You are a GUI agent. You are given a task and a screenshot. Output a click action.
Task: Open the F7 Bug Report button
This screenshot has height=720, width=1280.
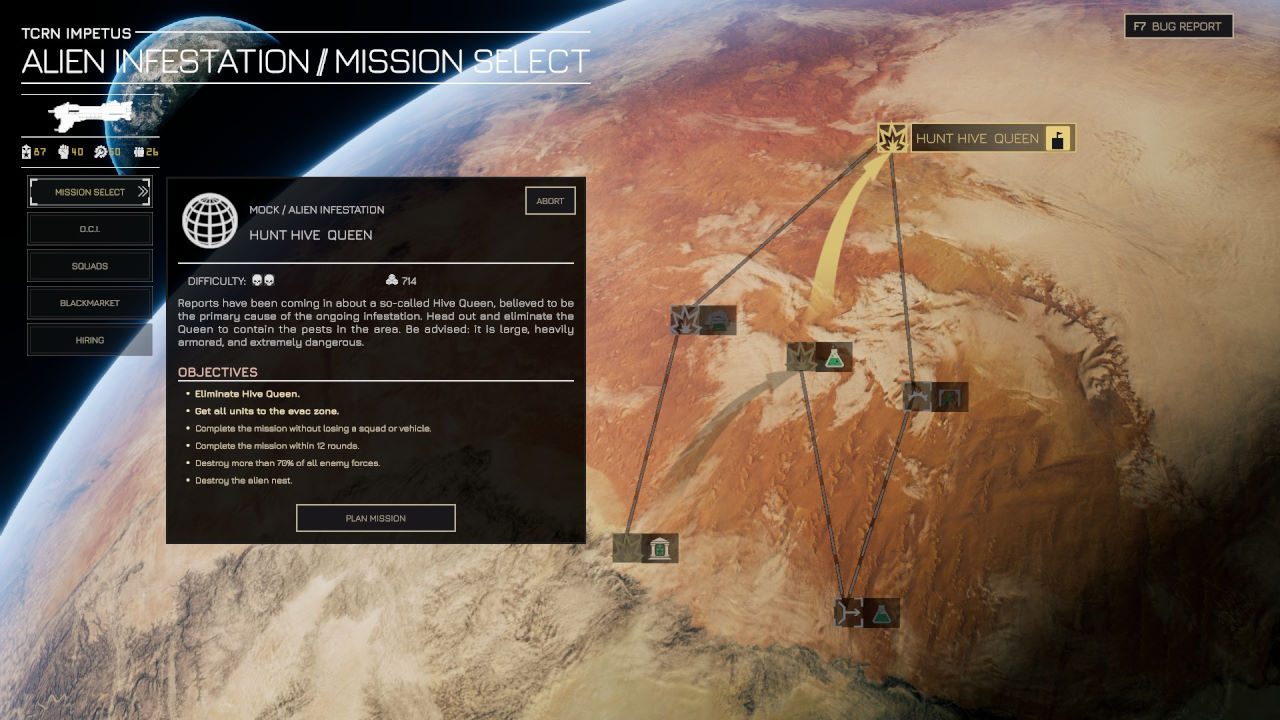click(x=1178, y=27)
